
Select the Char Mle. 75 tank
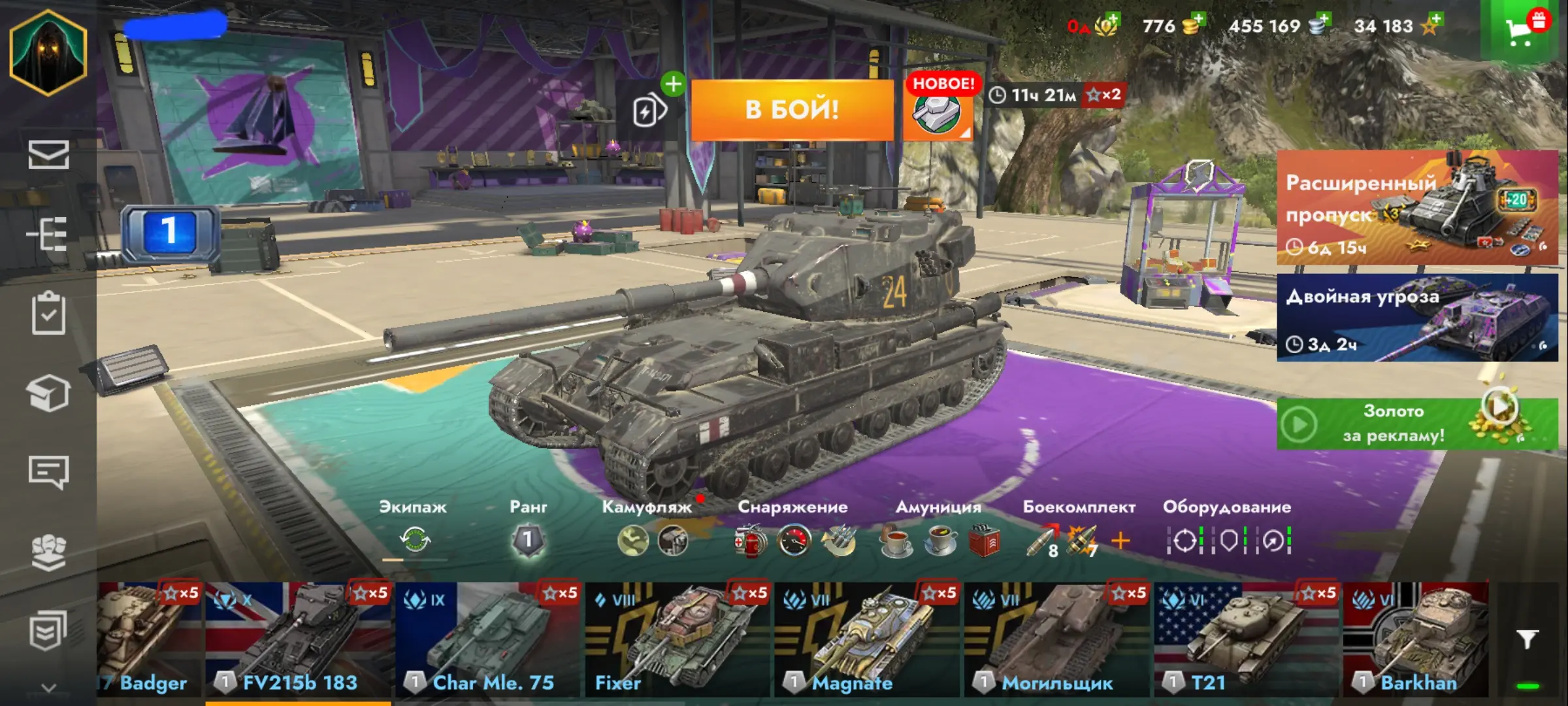[488, 641]
